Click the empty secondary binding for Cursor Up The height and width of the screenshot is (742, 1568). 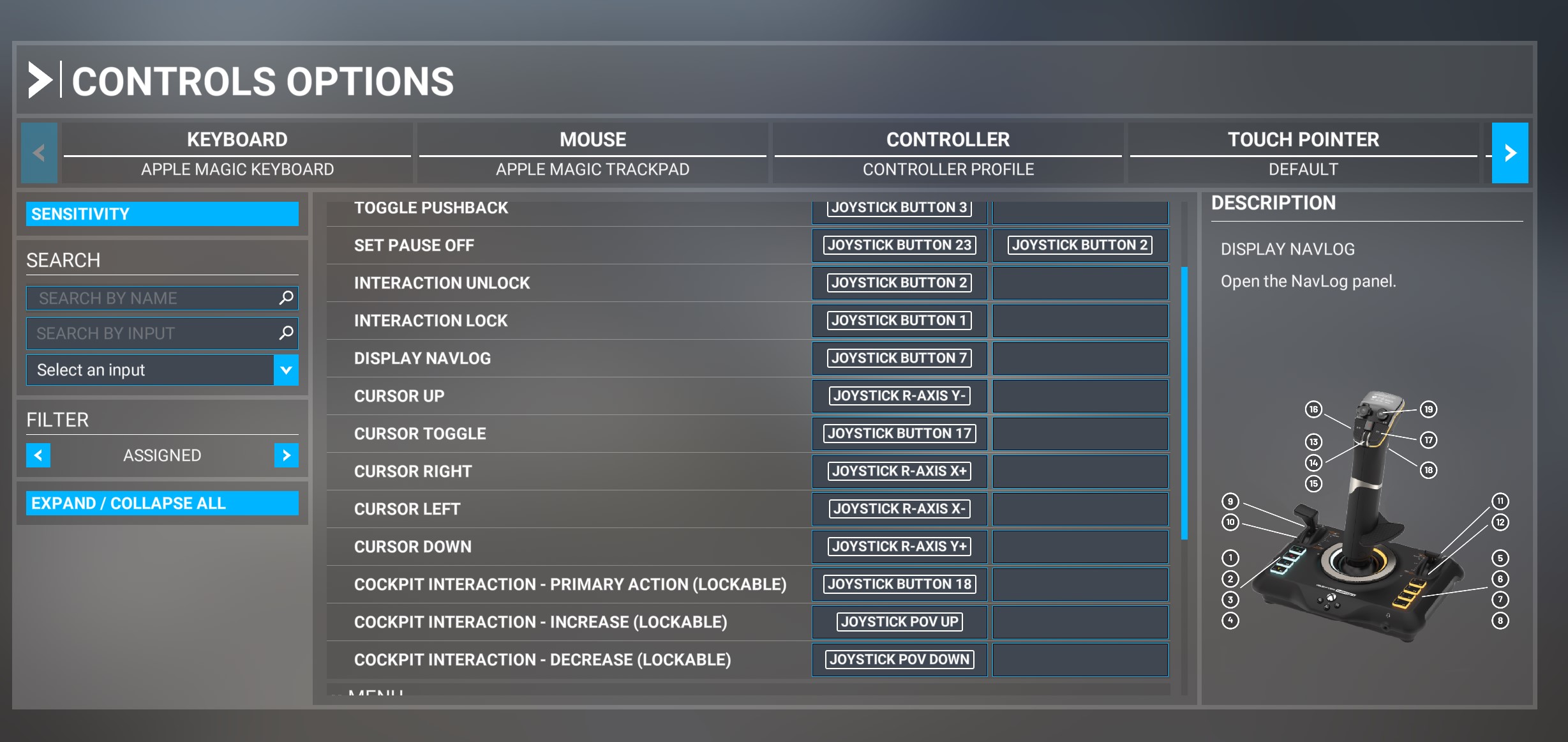coord(1079,396)
